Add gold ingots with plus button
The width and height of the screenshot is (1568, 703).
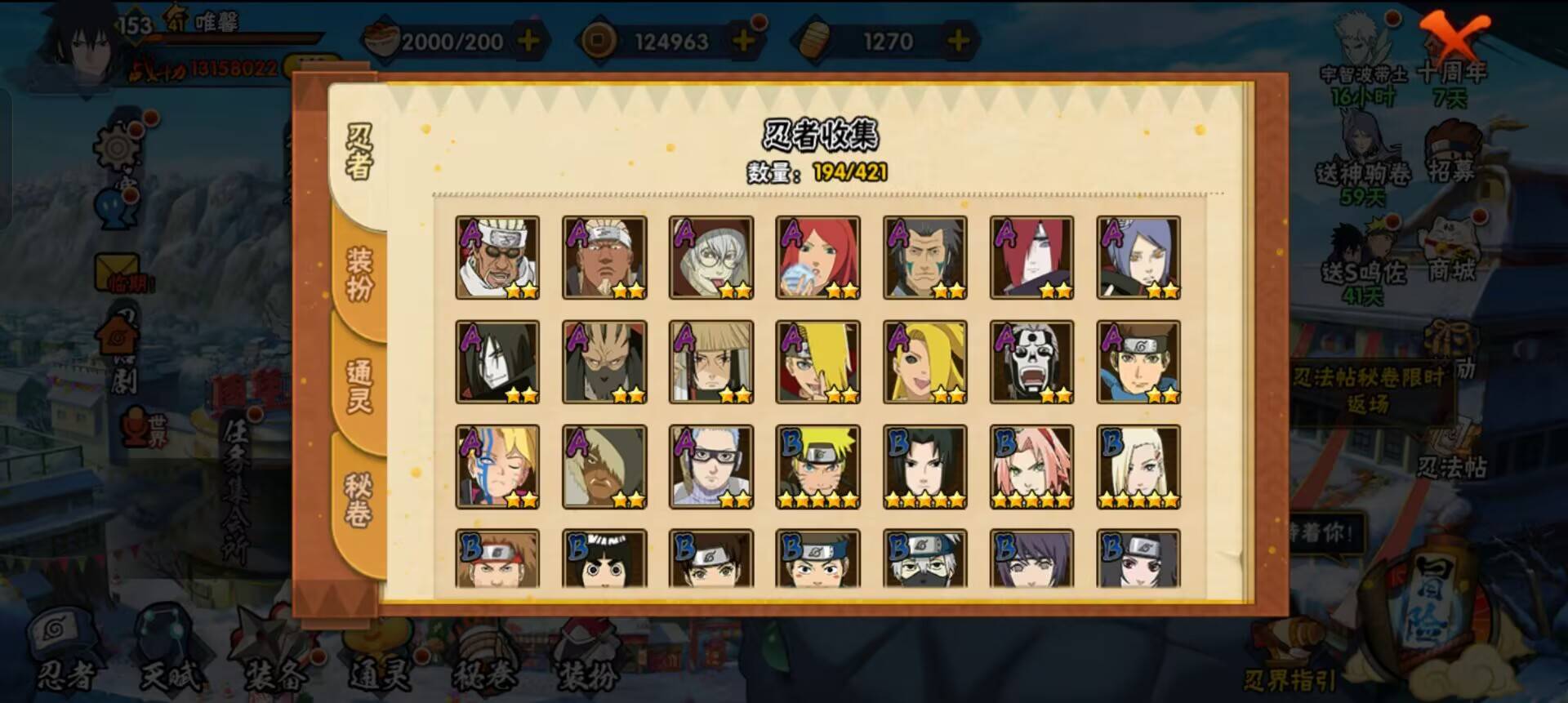(957, 41)
